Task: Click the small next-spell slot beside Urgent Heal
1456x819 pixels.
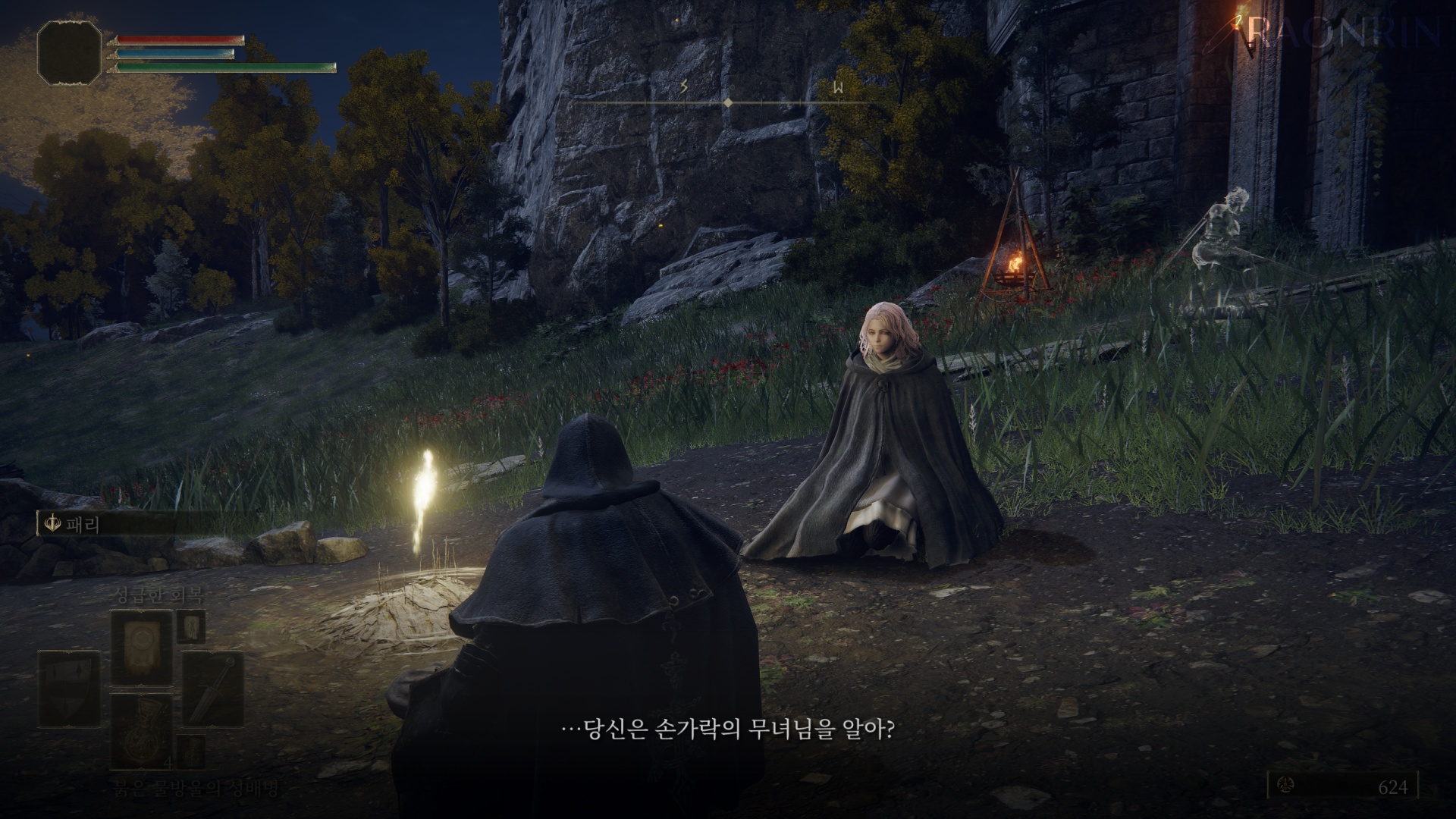Action: pyautogui.click(x=191, y=627)
